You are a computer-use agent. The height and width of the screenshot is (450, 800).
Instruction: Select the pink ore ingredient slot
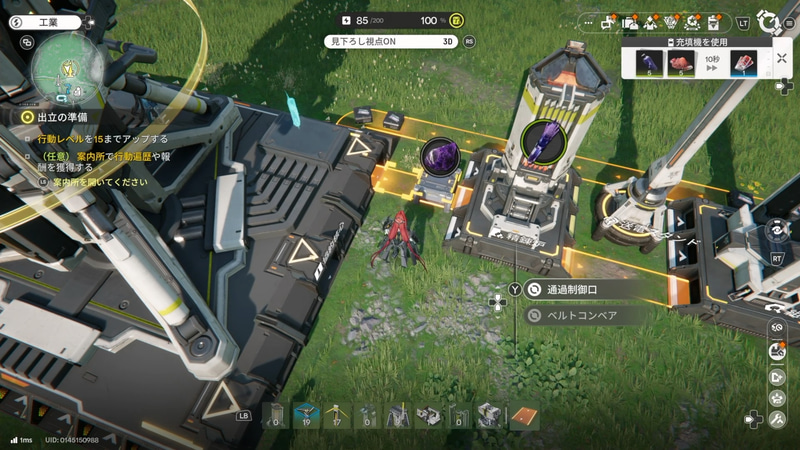point(682,64)
